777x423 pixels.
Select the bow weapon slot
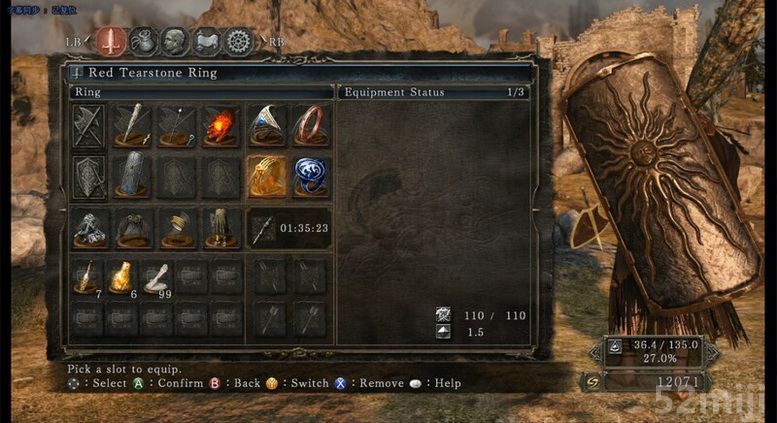tap(176, 126)
